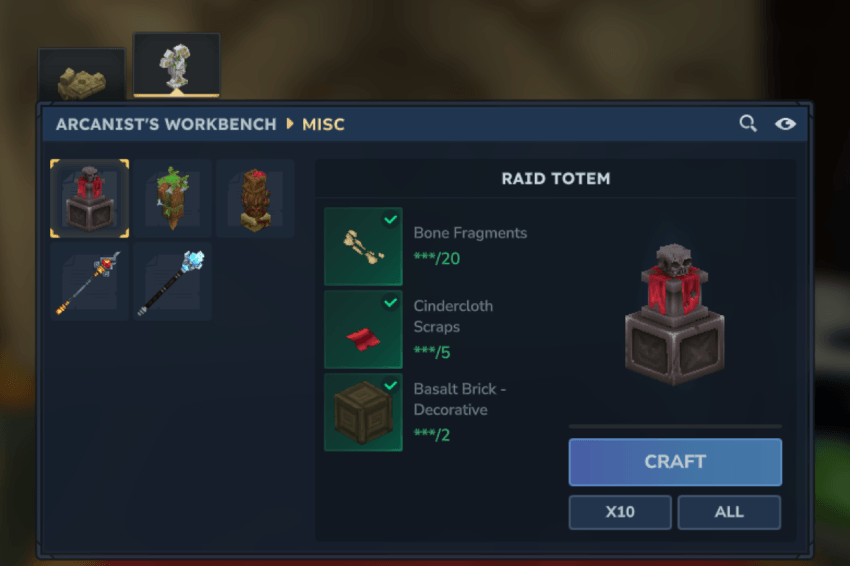850x566 pixels.
Task: Switch to the white statue tab
Action: tap(176, 66)
